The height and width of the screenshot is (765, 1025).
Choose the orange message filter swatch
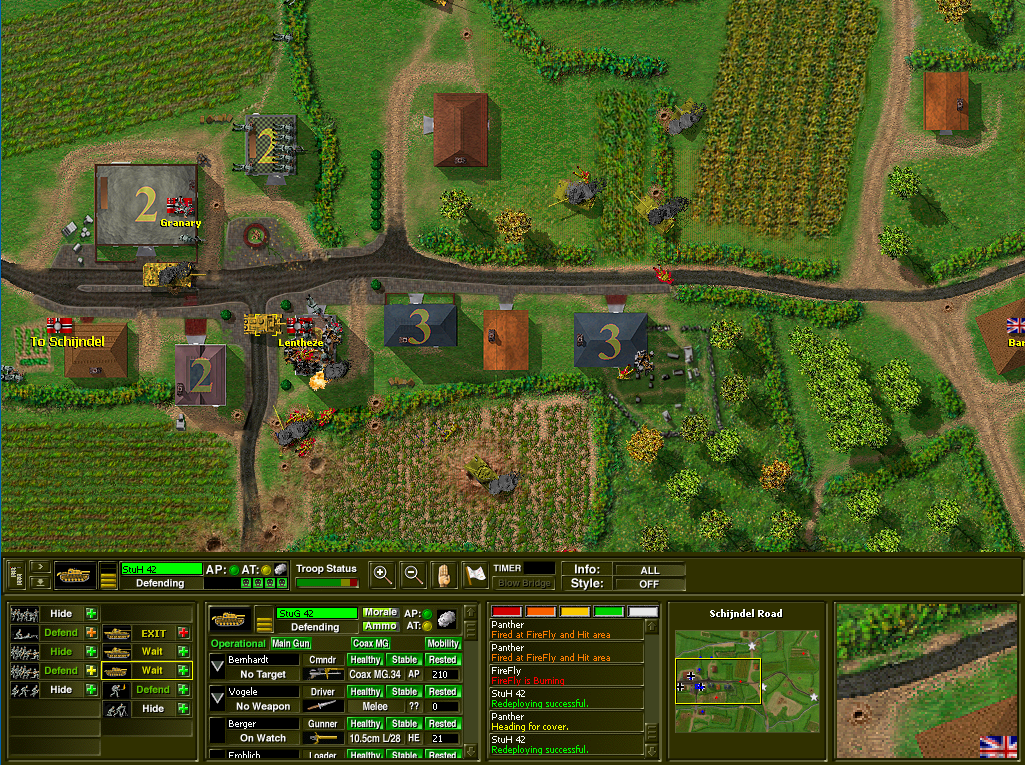541,611
